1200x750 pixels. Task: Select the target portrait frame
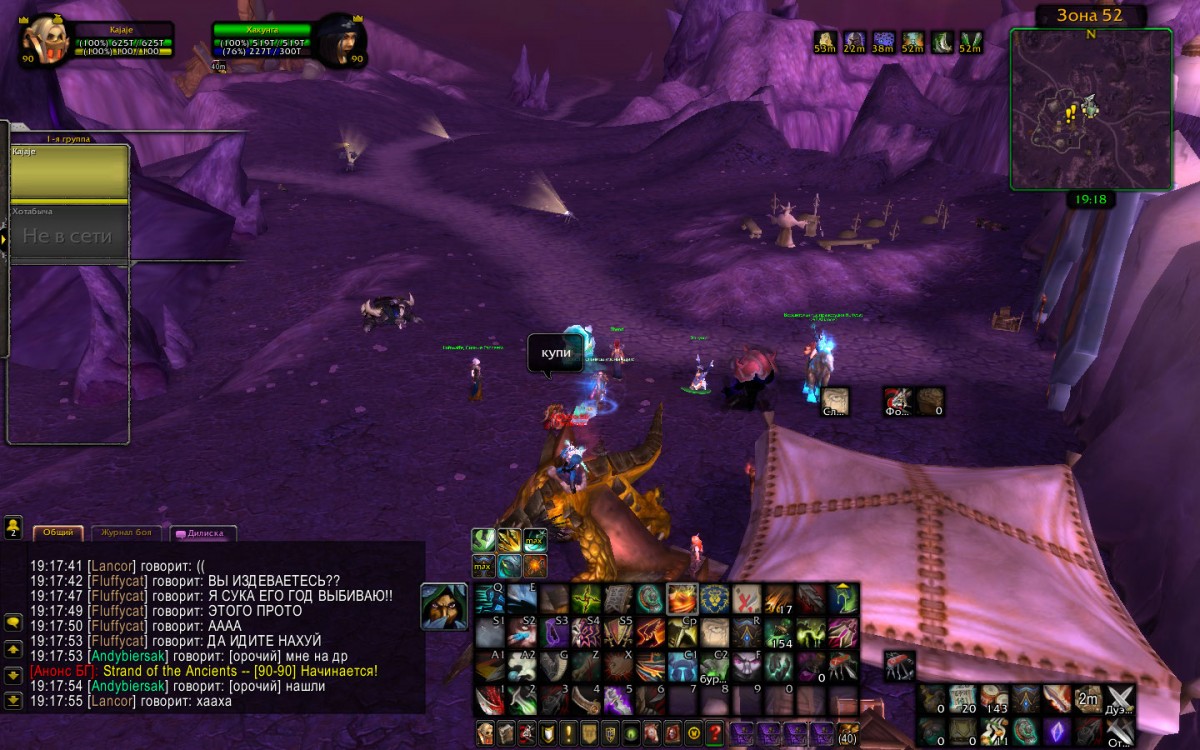click(x=341, y=40)
